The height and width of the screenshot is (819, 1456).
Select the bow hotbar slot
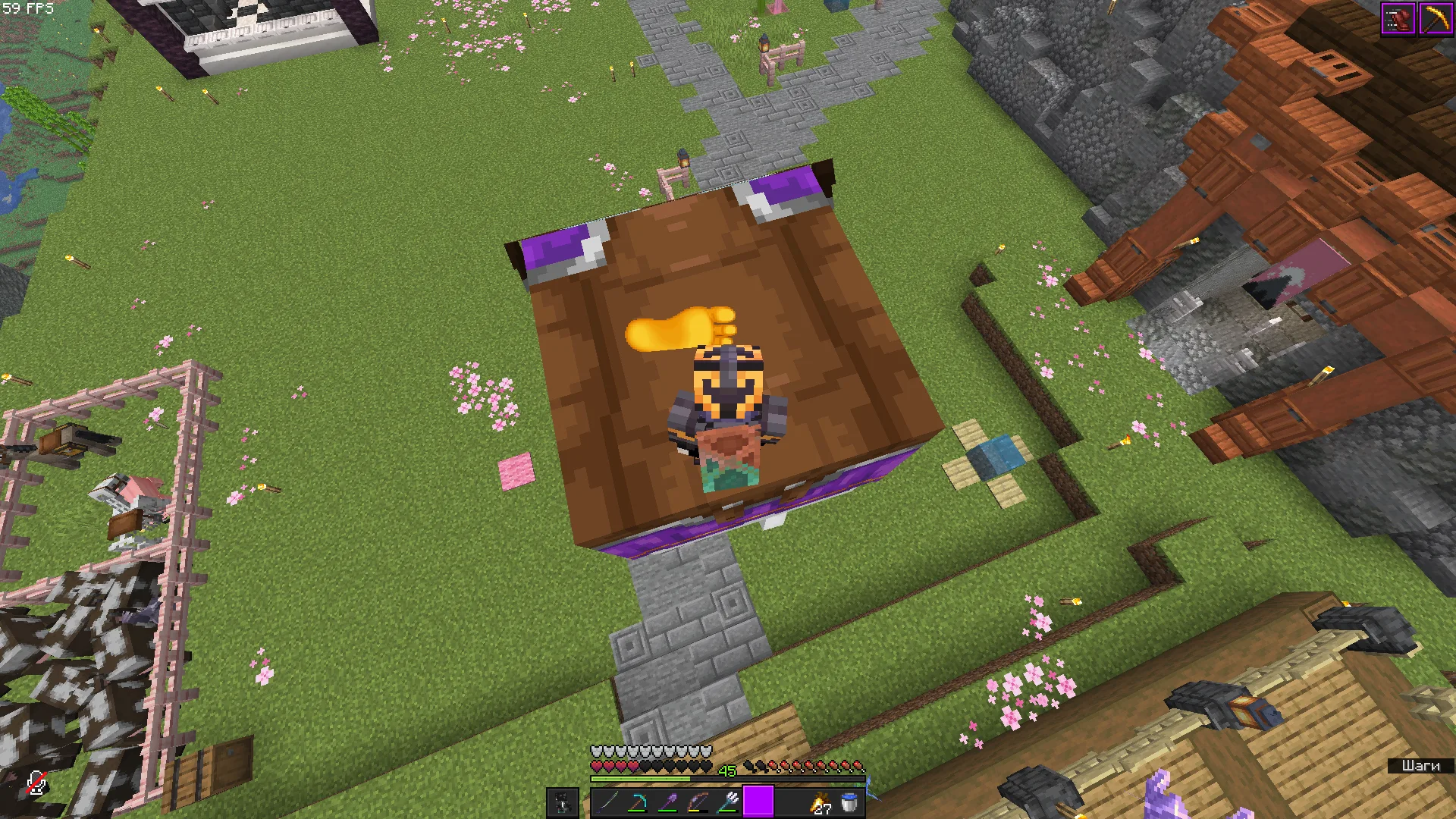(x=698, y=802)
